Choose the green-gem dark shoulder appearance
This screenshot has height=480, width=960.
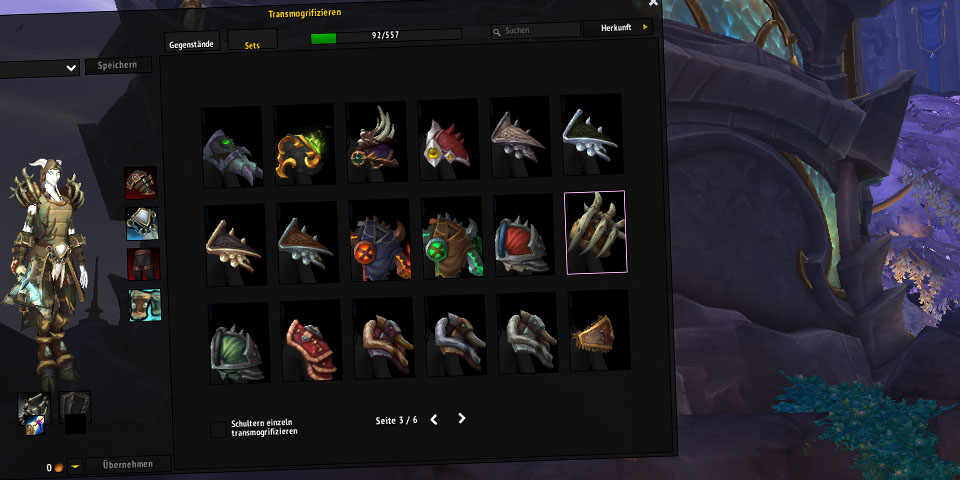[232, 149]
